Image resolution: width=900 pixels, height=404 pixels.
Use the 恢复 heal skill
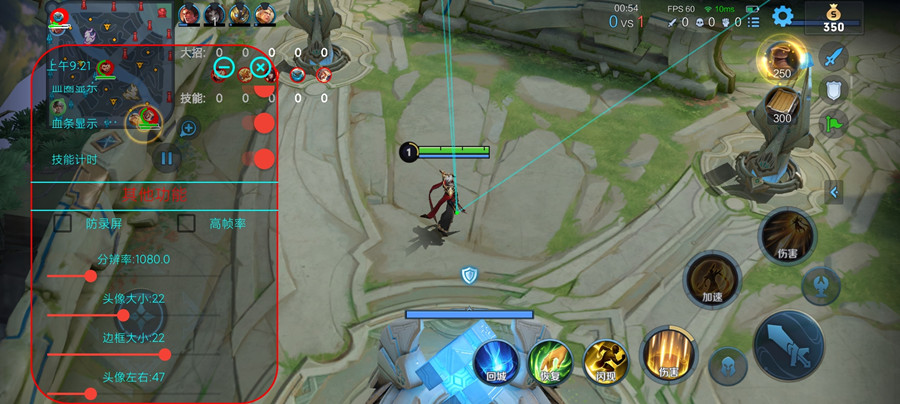[x=548, y=361]
